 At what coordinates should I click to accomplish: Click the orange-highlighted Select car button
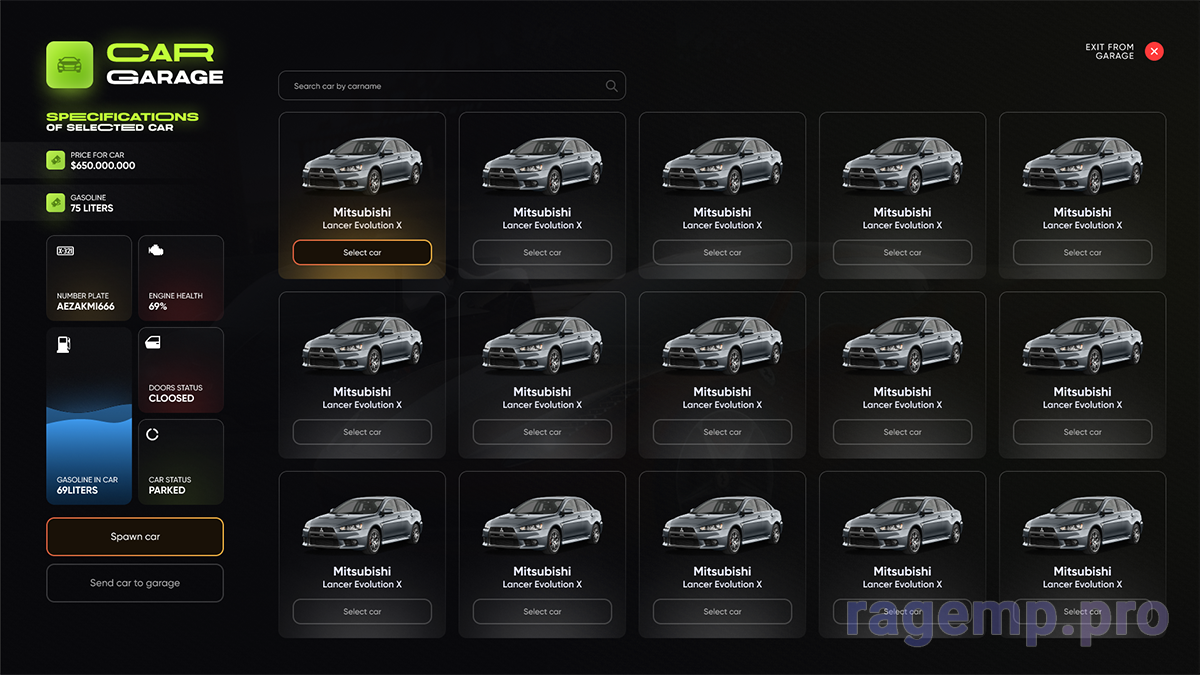click(x=362, y=253)
